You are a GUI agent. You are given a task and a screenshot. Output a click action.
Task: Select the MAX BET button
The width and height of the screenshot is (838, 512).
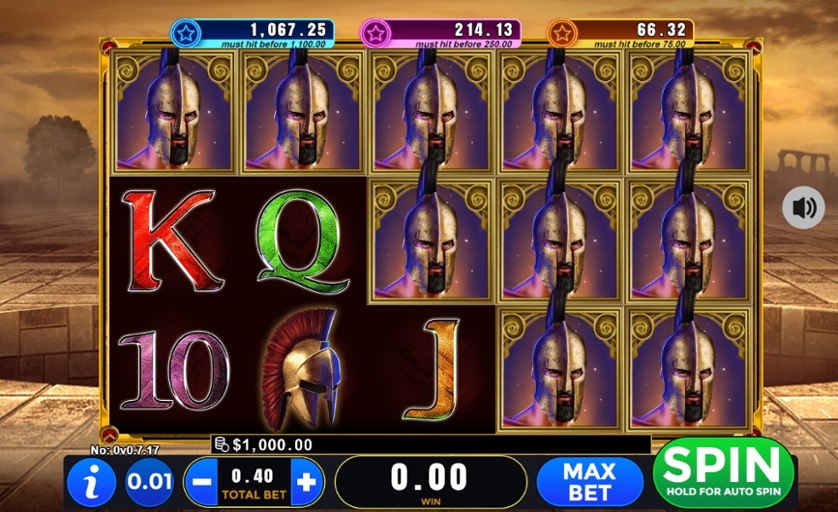point(589,482)
